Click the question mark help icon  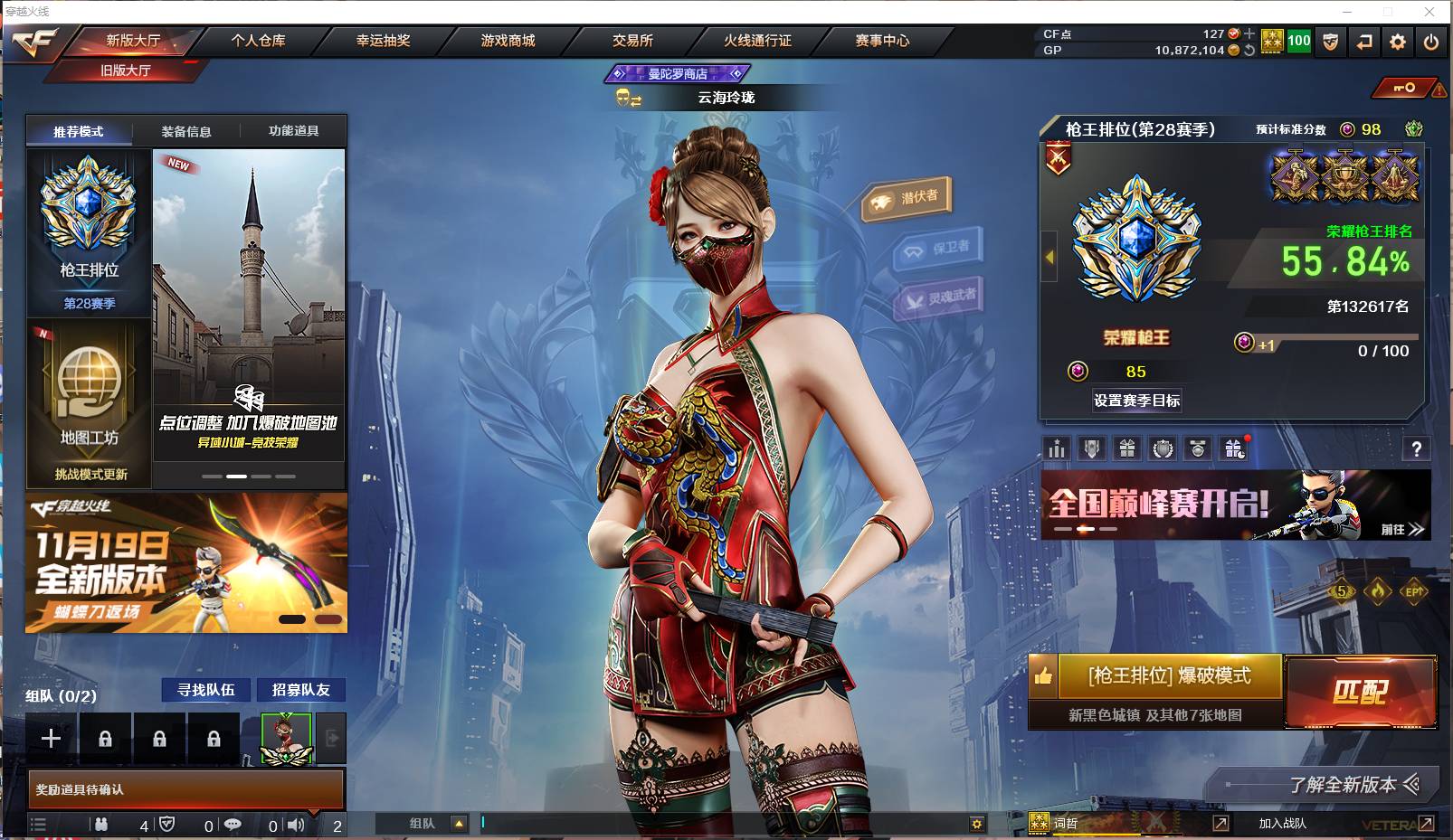click(x=1418, y=448)
